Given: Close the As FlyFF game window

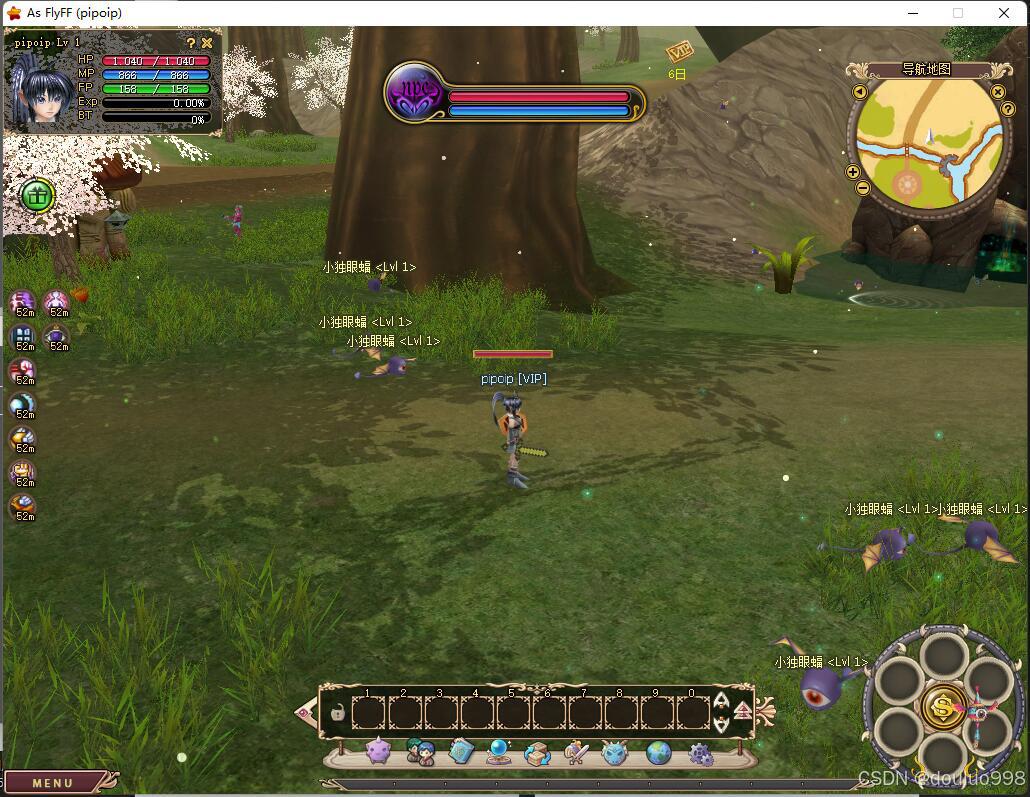Looking at the screenshot, I should point(1004,13).
